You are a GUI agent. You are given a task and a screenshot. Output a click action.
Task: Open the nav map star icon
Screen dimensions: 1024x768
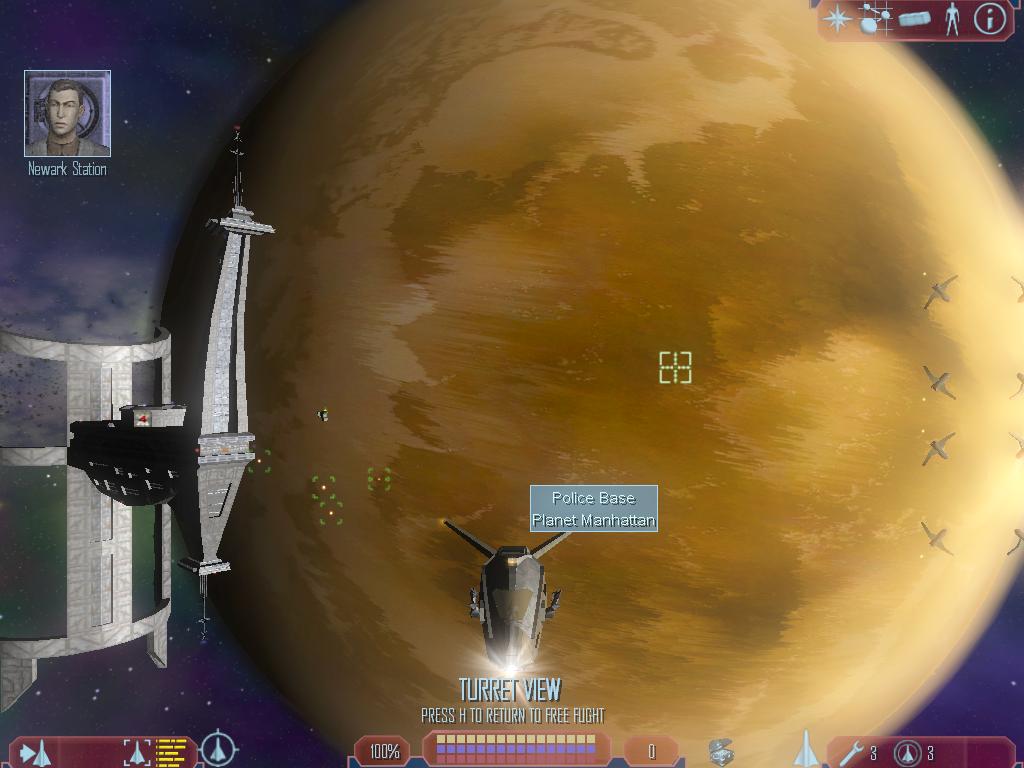pyautogui.click(x=837, y=18)
